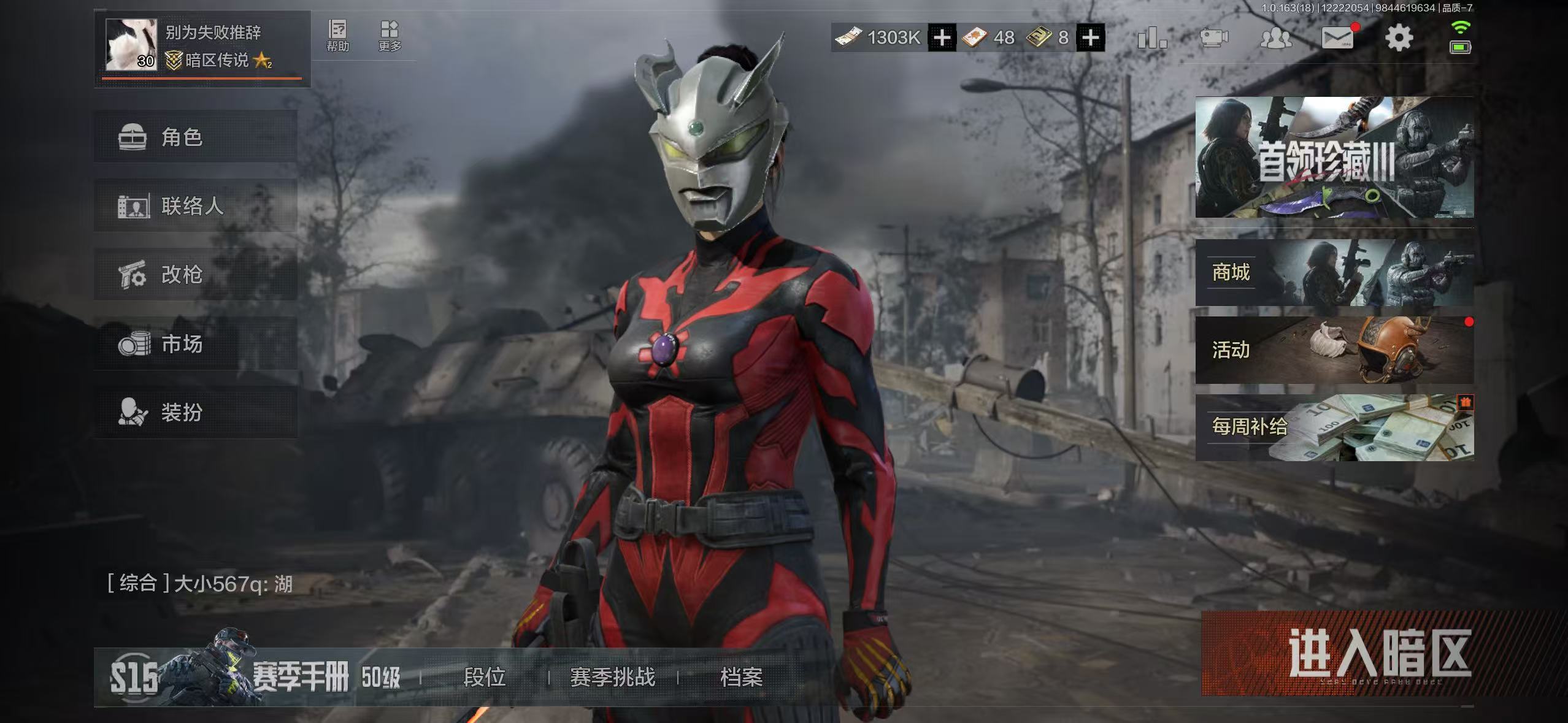Open the 角色 character menu
This screenshot has width=1568, height=723.
[195, 137]
